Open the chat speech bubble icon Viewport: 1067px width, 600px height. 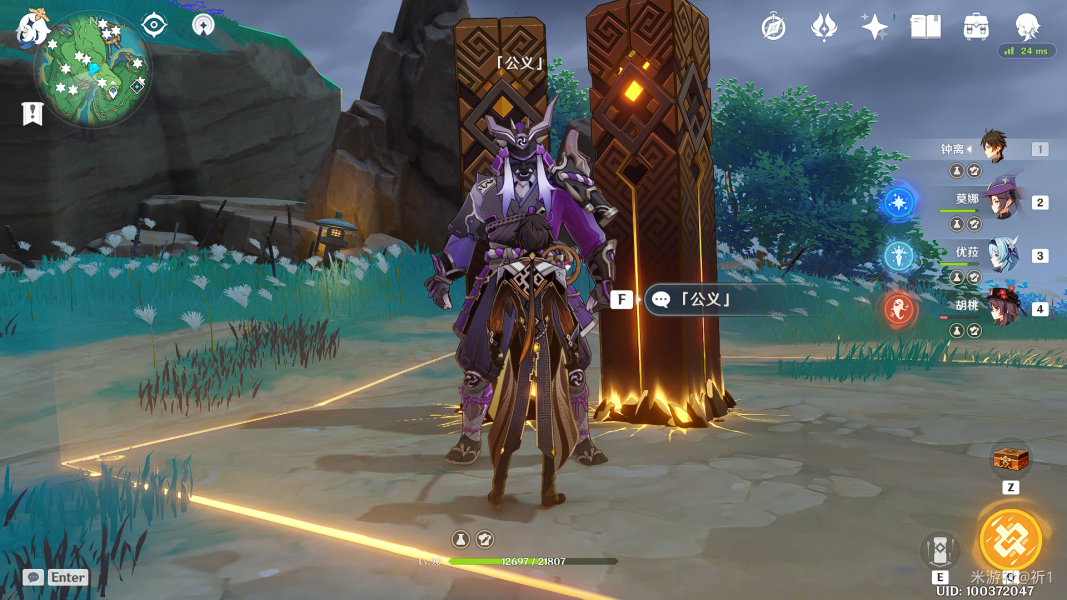tap(34, 577)
